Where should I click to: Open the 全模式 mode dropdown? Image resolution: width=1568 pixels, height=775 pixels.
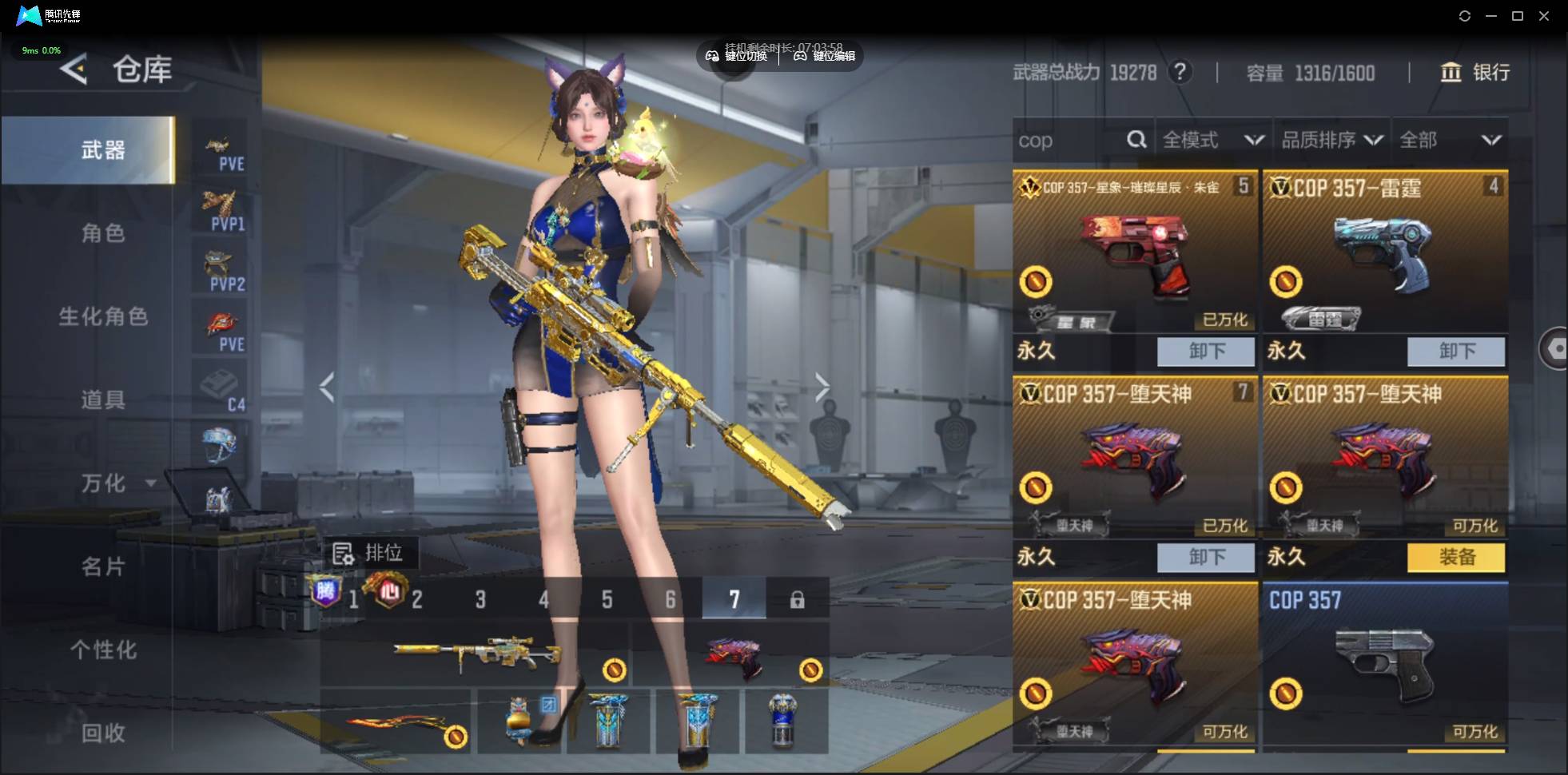[1212, 141]
